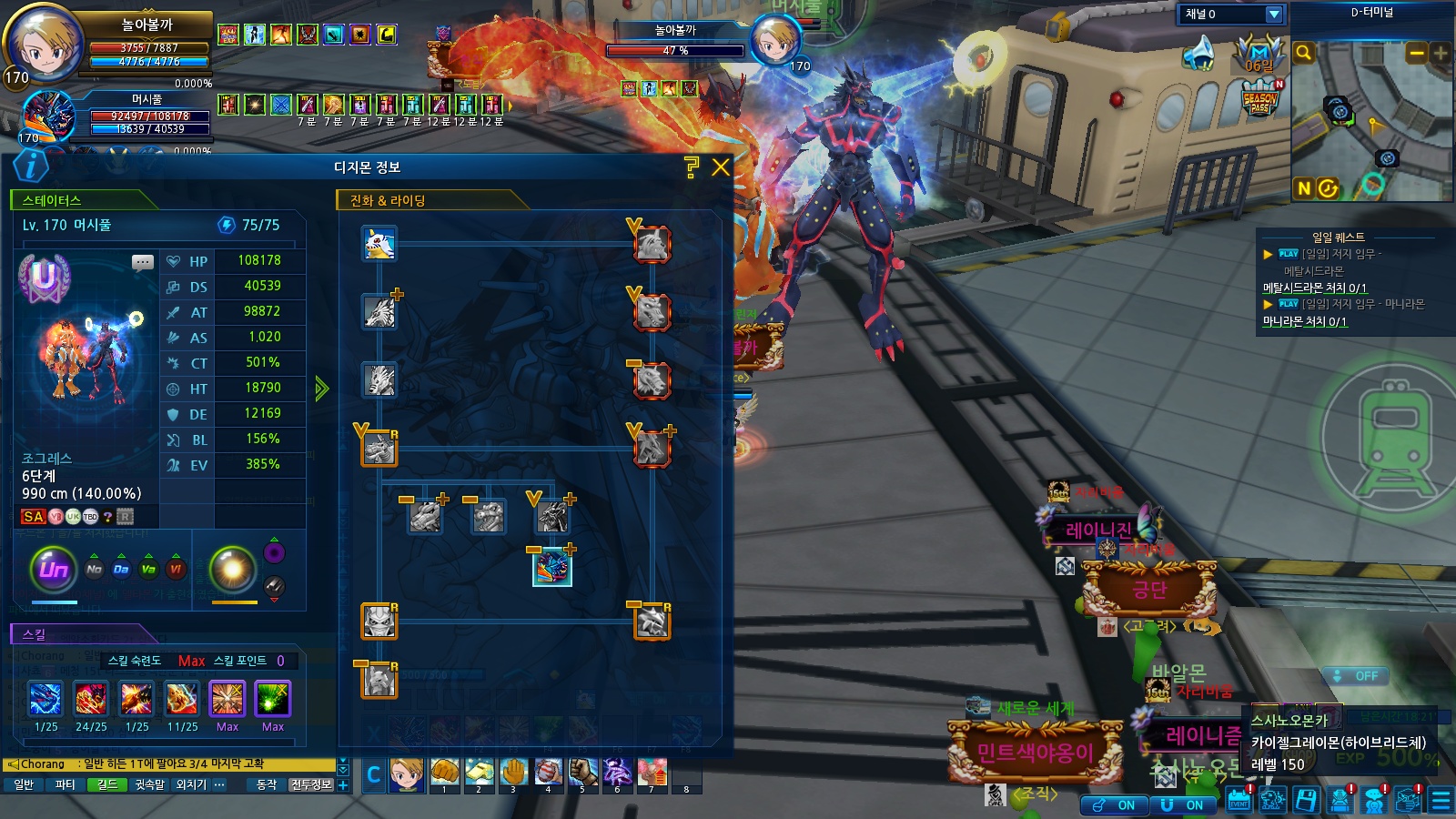Select the 일반 chat tab
1456x819 pixels.
pyautogui.click(x=24, y=784)
